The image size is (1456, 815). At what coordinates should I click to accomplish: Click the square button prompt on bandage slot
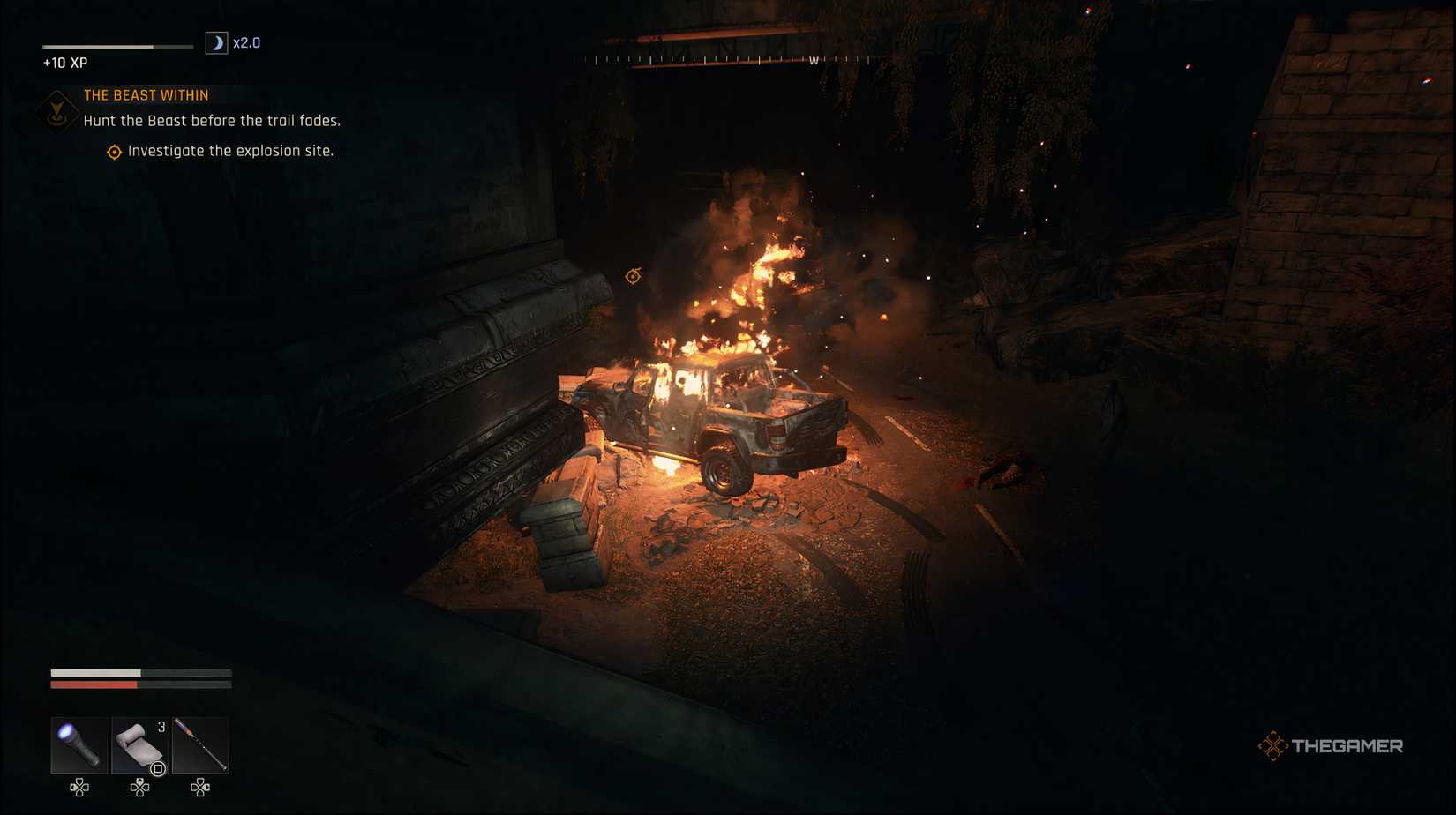(156, 769)
